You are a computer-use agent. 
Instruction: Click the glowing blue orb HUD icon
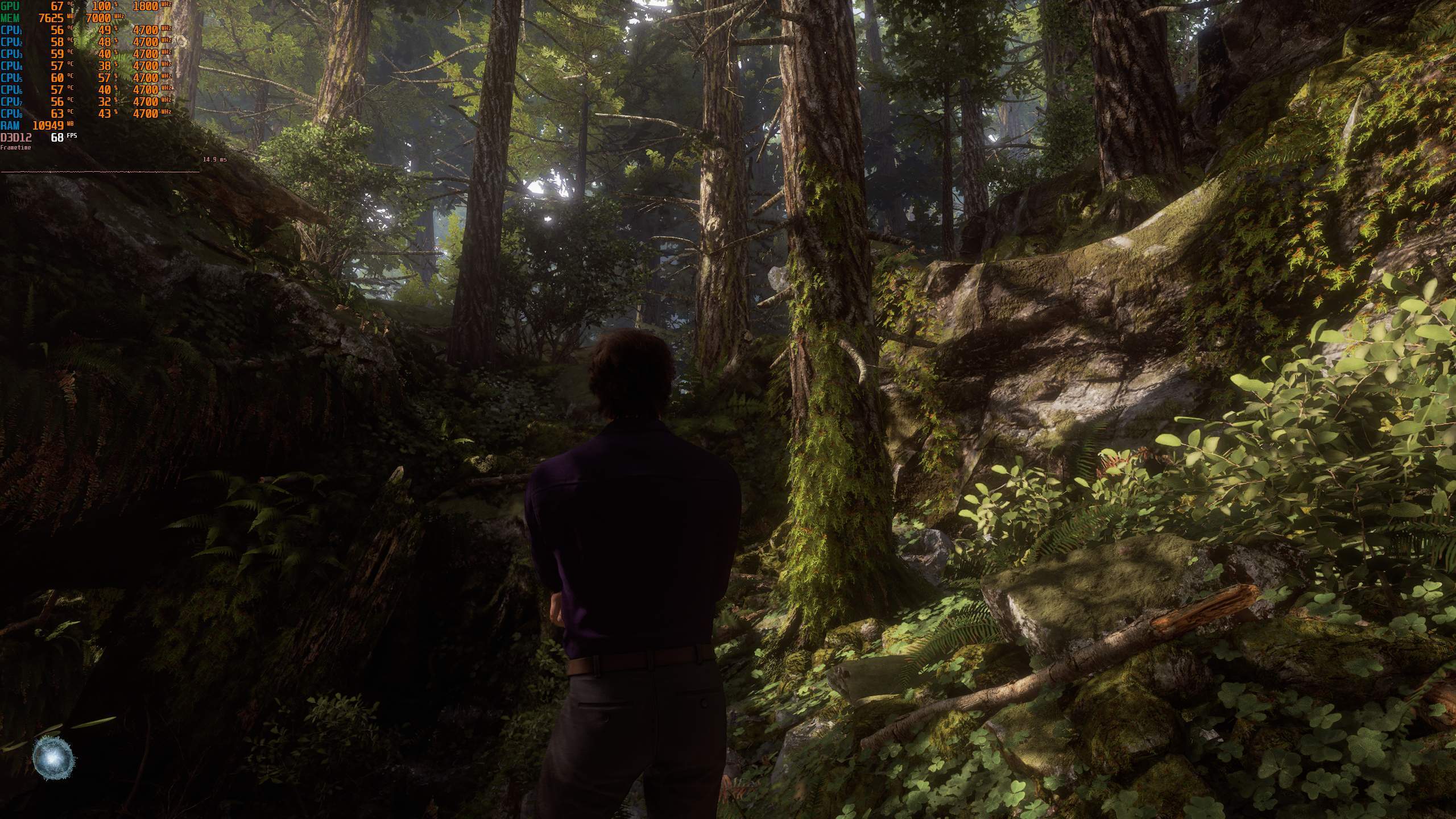[x=53, y=758]
